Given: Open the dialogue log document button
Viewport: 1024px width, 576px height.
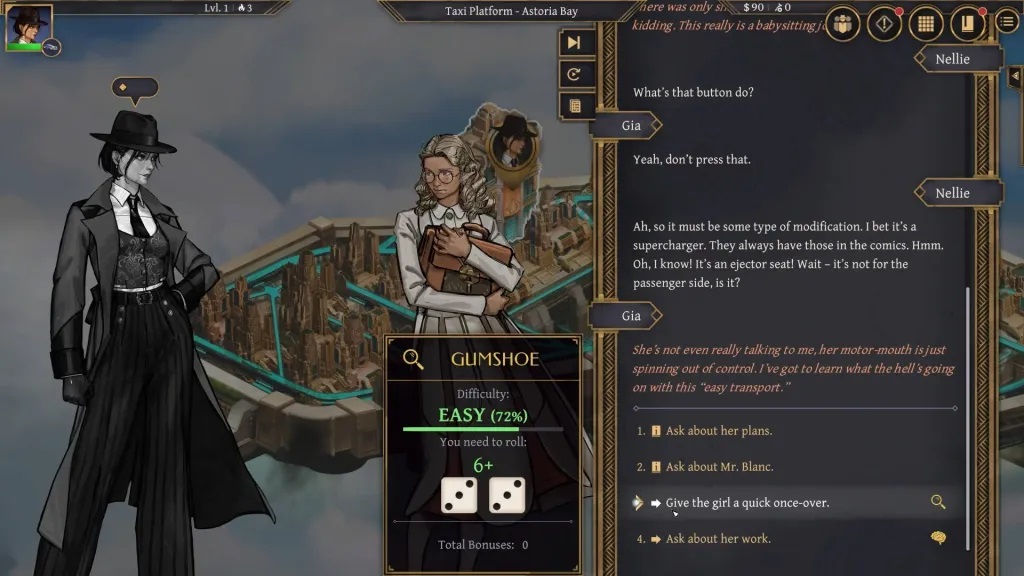Looking at the screenshot, I should [574, 105].
